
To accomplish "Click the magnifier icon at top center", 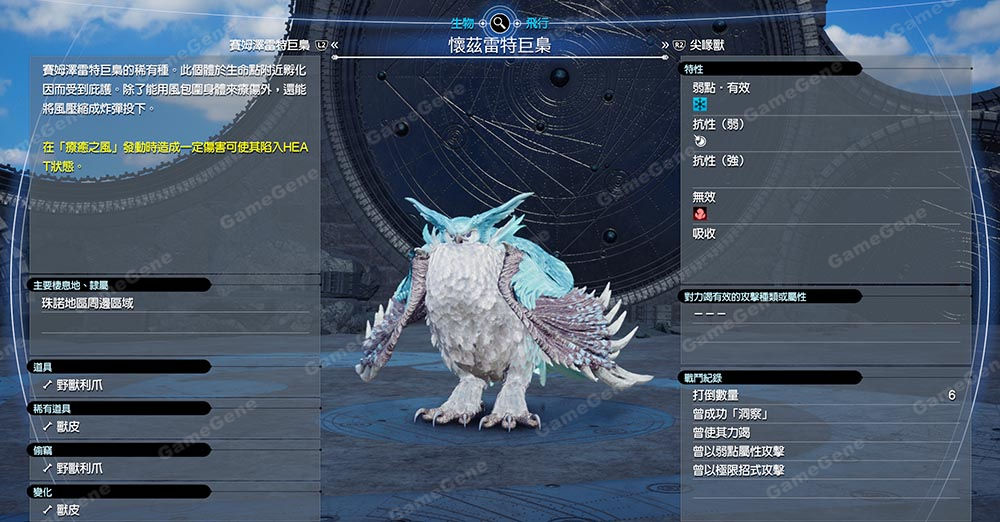I will [x=499, y=22].
